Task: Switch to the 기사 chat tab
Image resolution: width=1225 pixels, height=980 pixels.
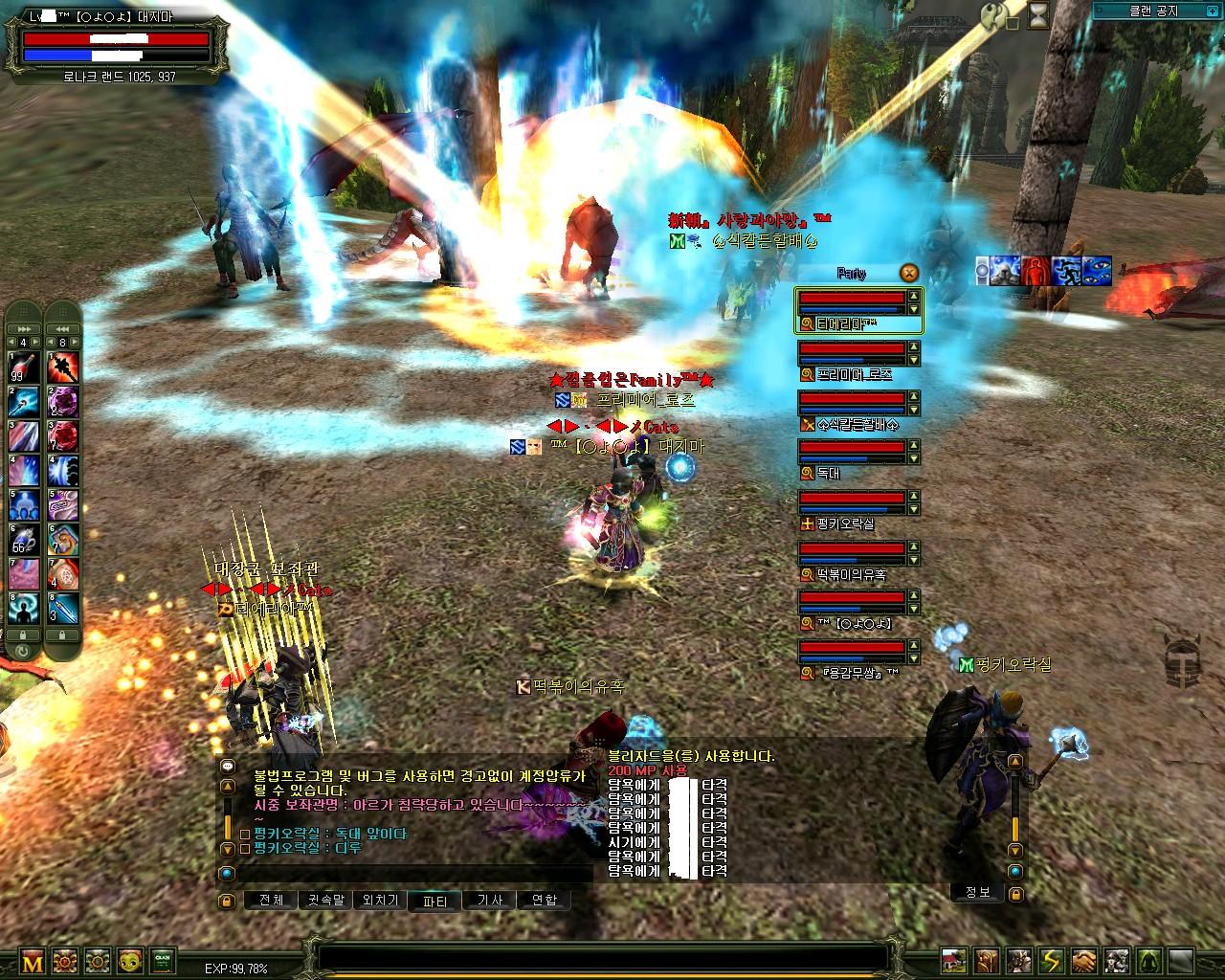Action: (x=489, y=901)
